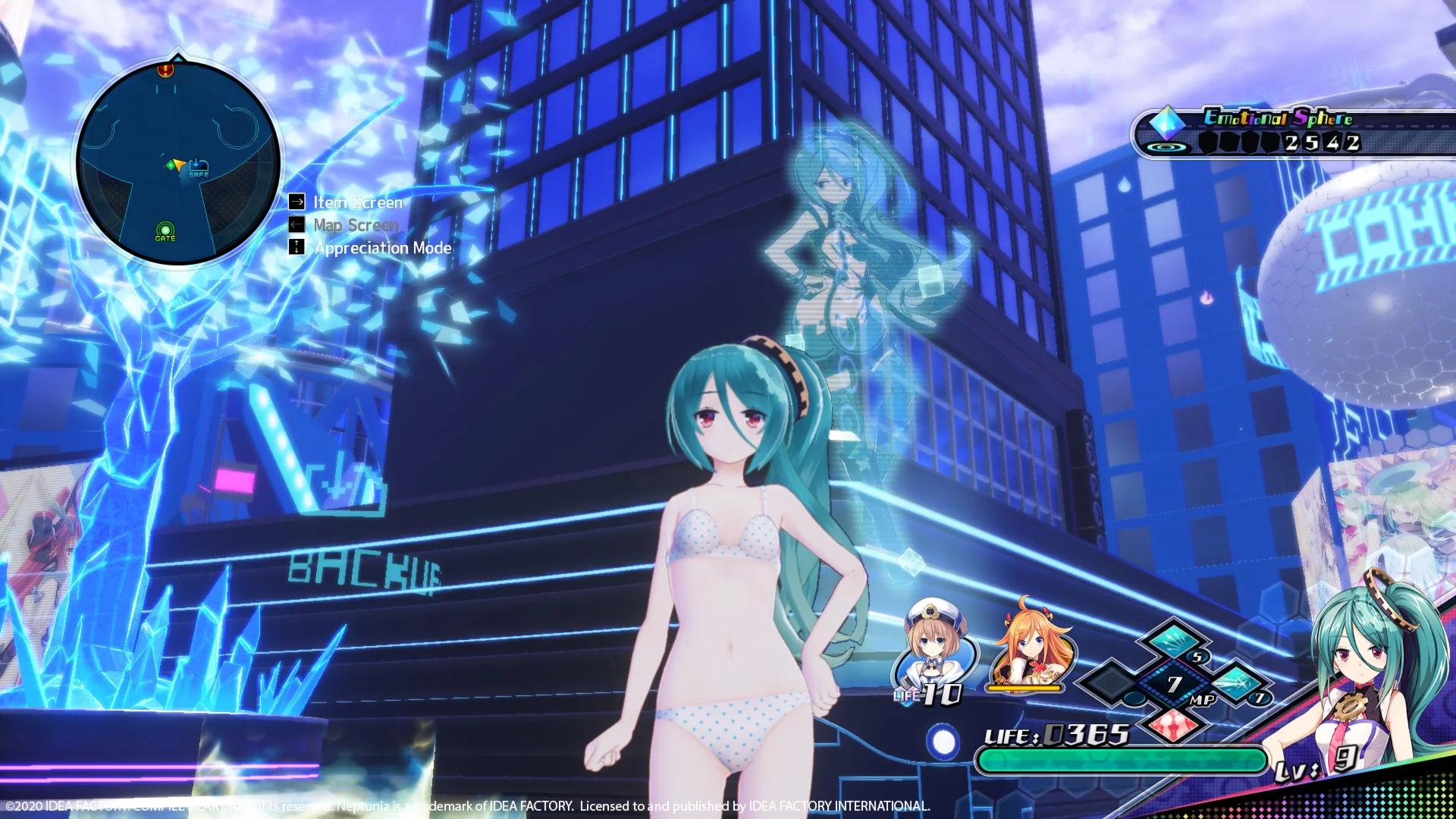The width and height of the screenshot is (1456, 819).
Task: Open the Map Screen
Action: 355,225
